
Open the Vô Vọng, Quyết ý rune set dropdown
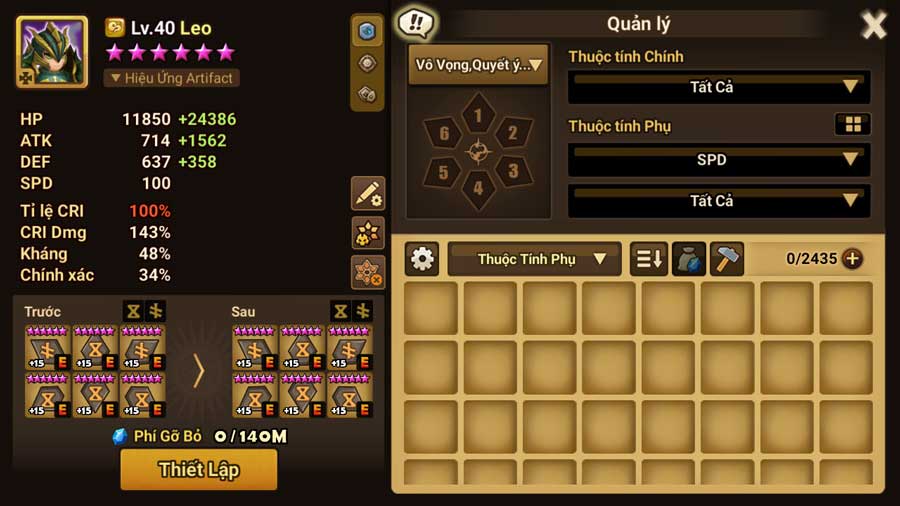(x=478, y=66)
